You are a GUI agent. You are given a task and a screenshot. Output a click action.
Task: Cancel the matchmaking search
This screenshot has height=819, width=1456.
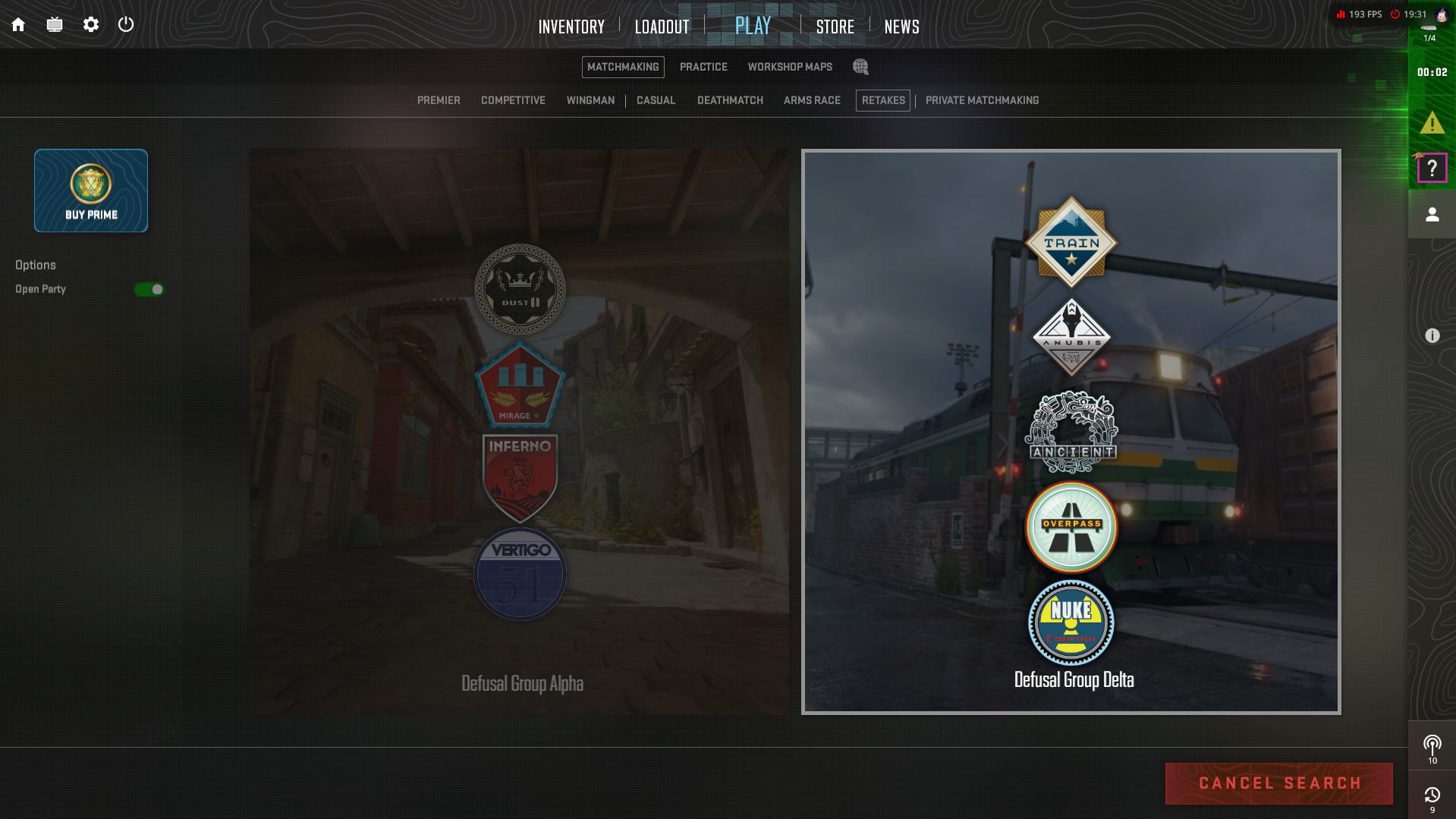tap(1278, 783)
